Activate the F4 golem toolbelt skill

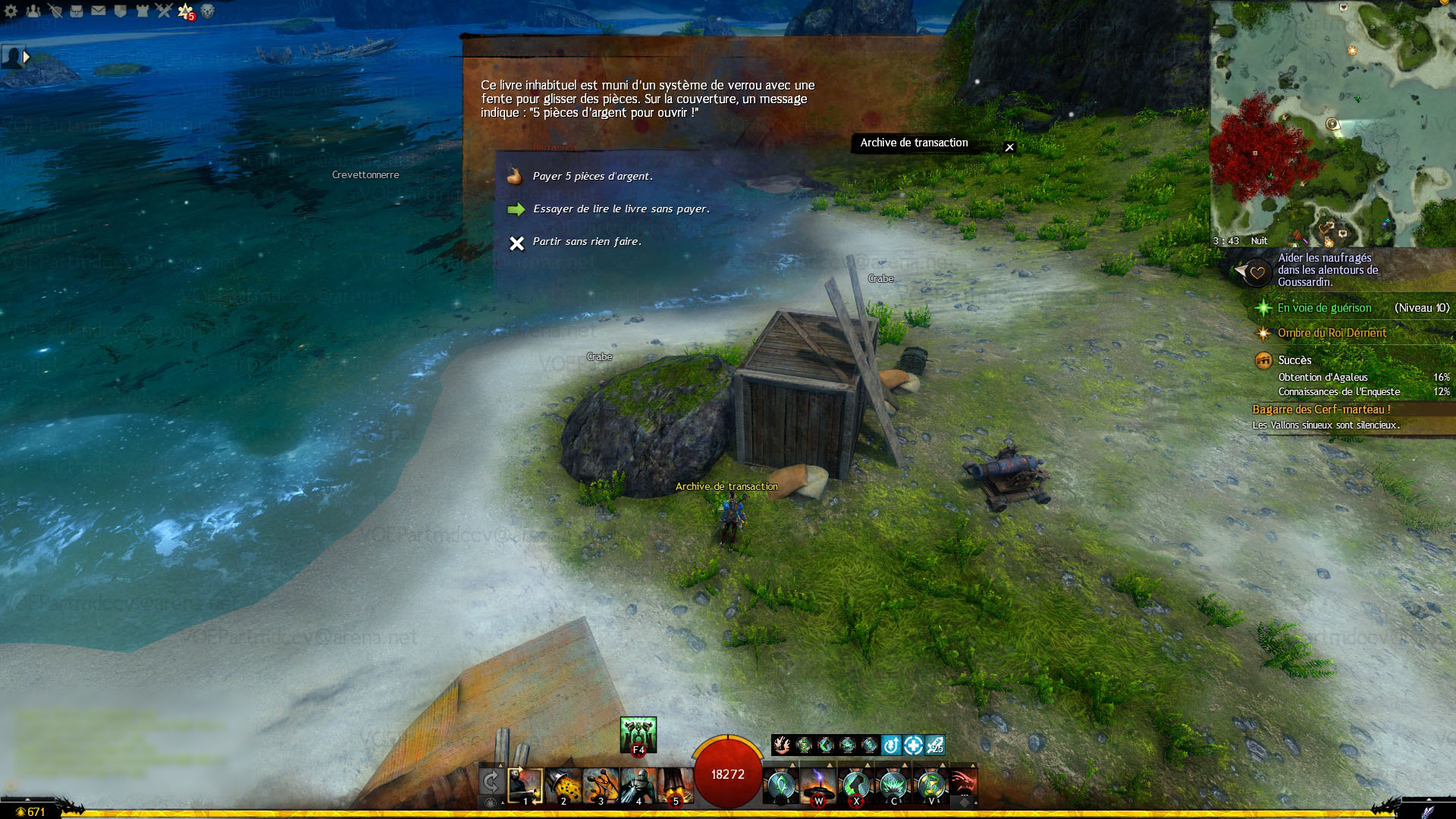[639, 735]
